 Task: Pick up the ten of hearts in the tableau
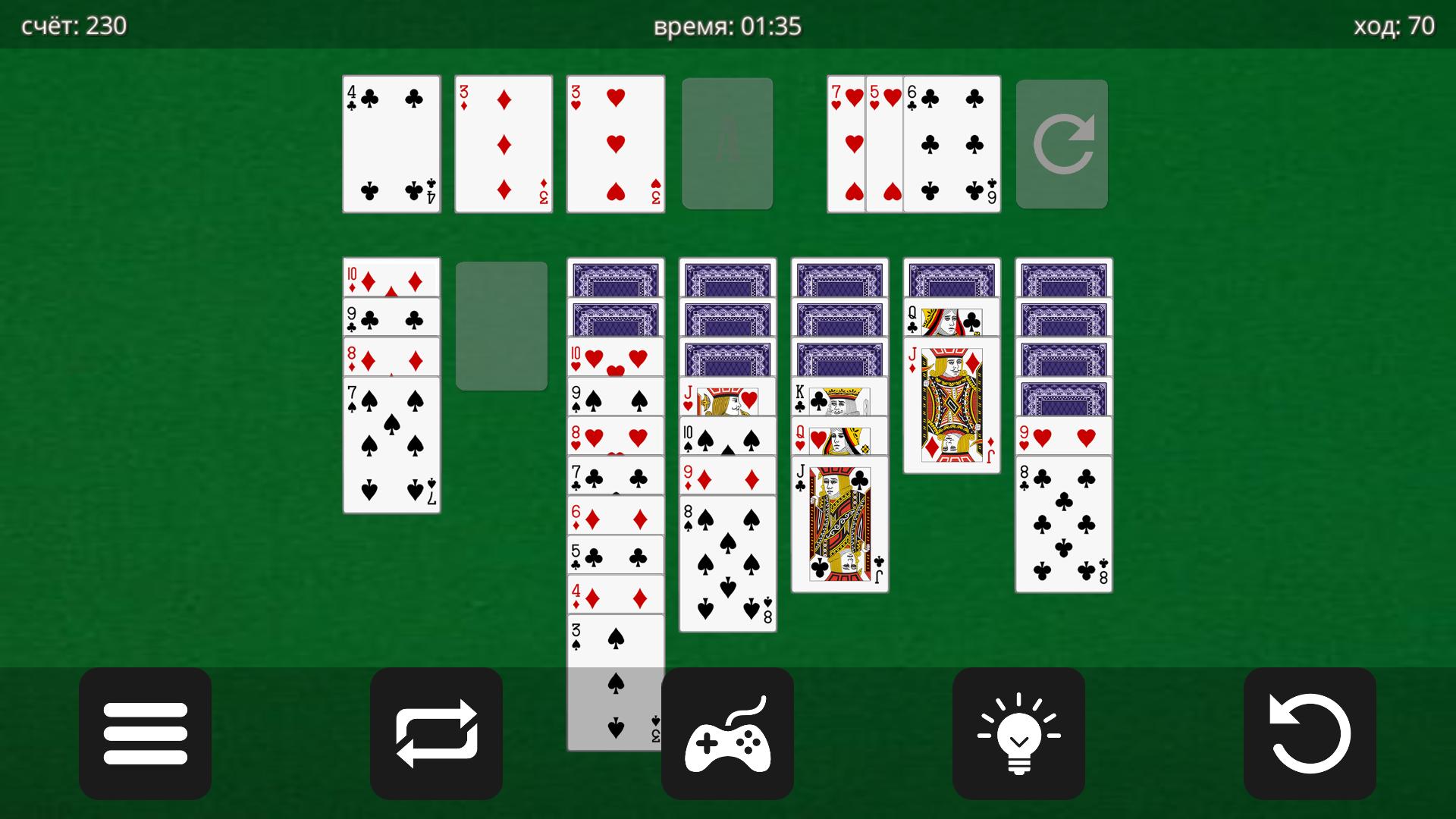(x=615, y=356)
